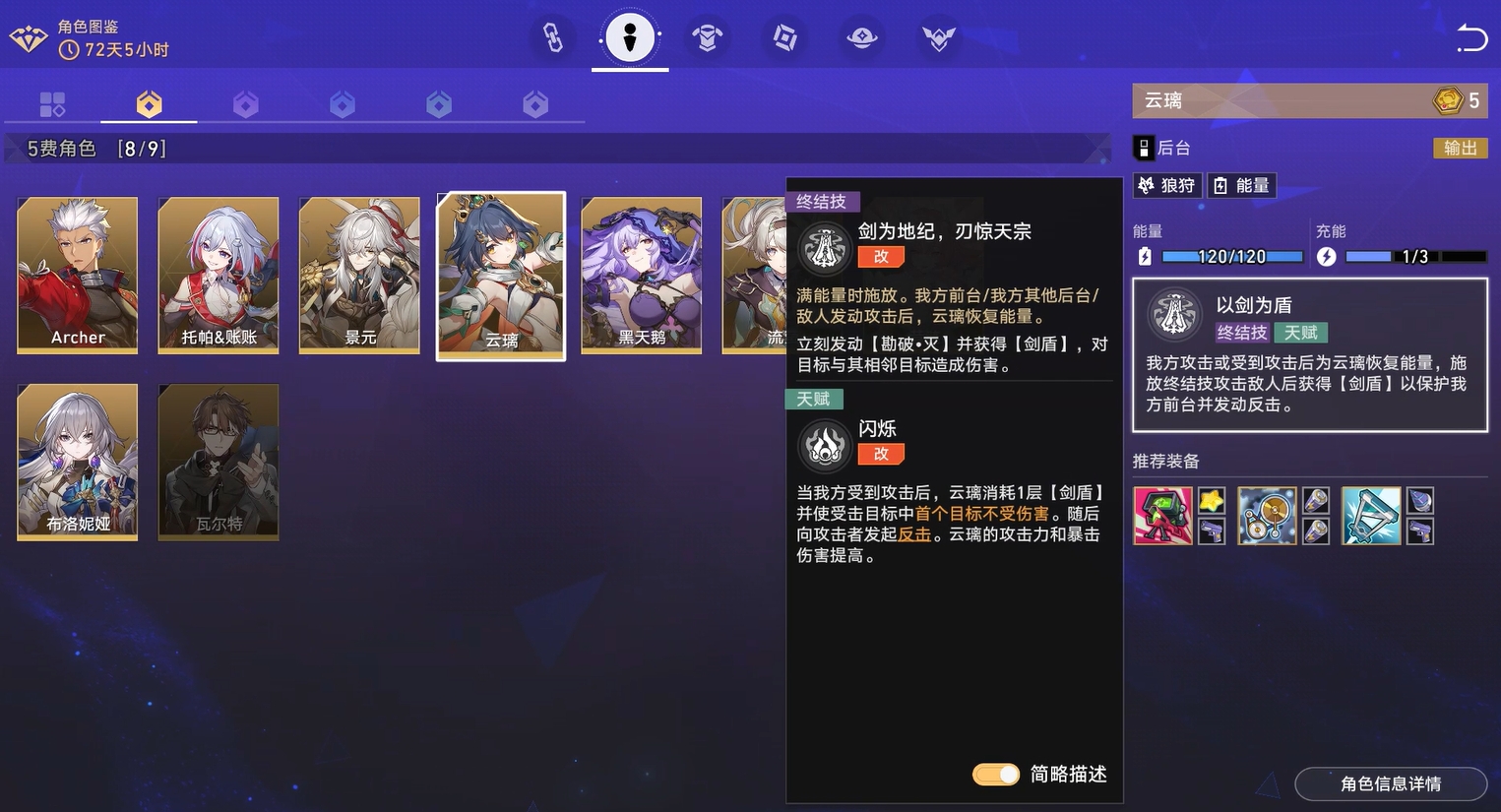Open the armor/equipment icon in top navigation
The width and height of the screenshot is (1501, 812).
[708, 38]
